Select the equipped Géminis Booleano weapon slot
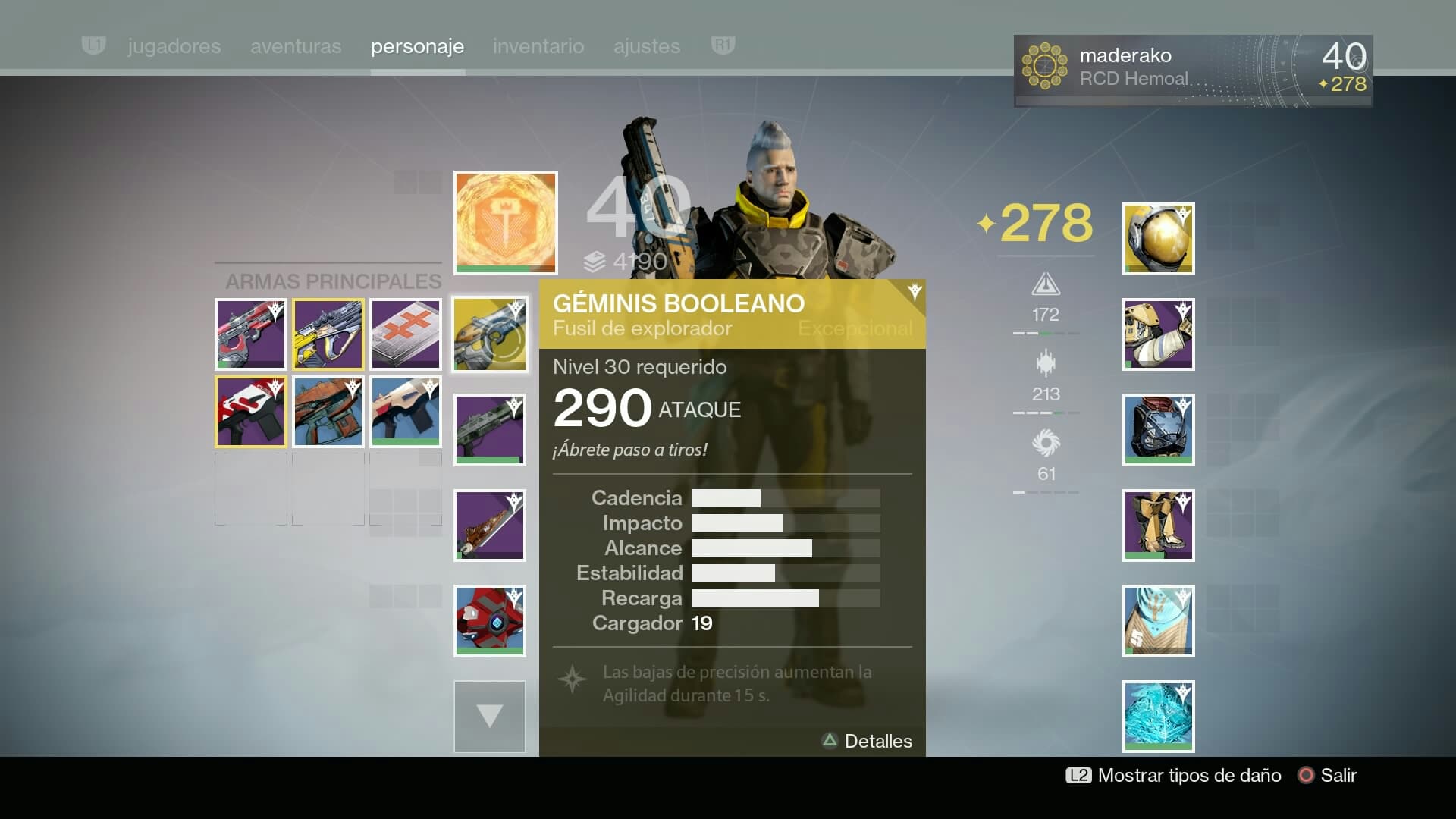 (x=490, y=334)
